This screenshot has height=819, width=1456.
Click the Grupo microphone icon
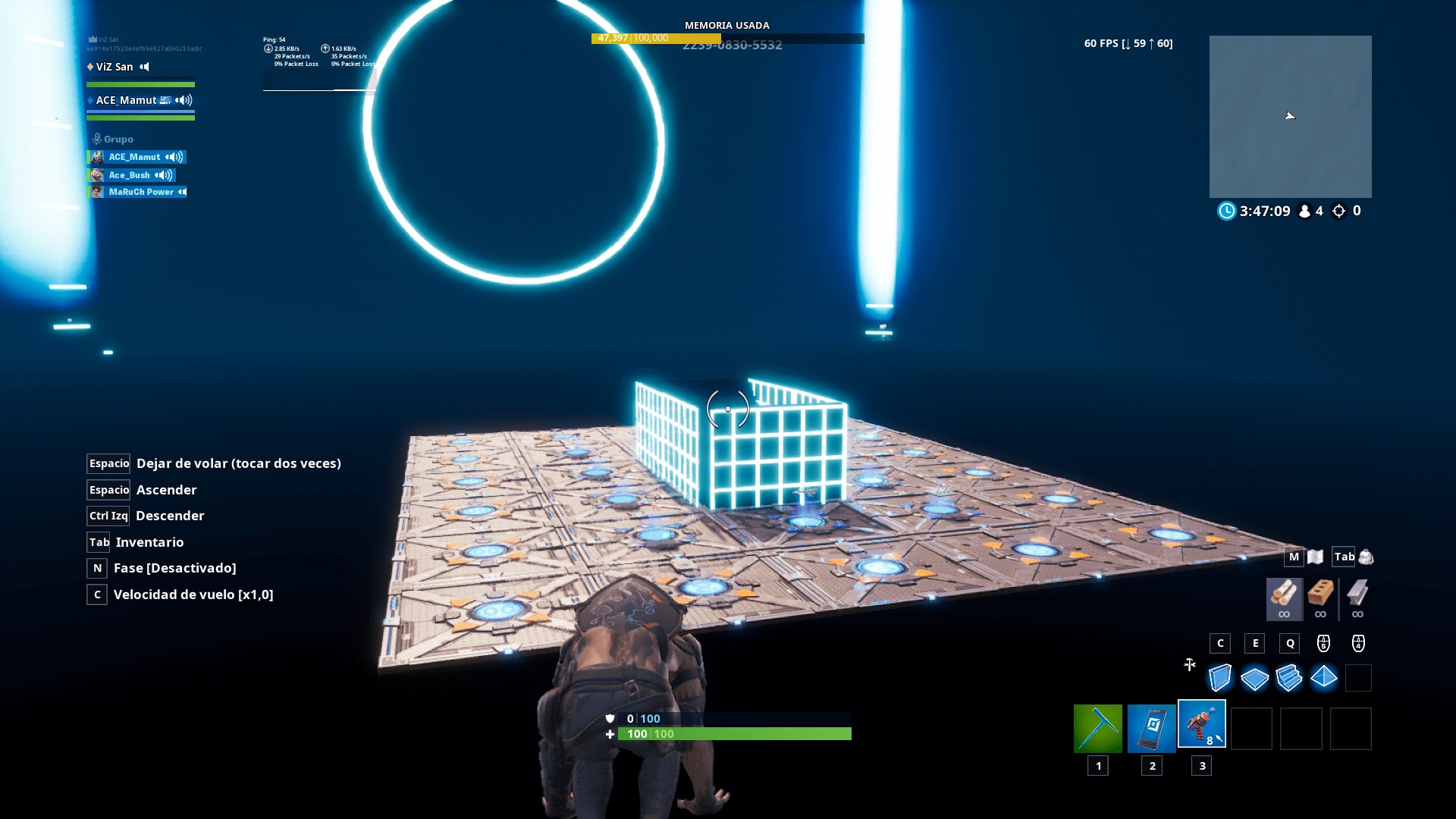(96, 138)
